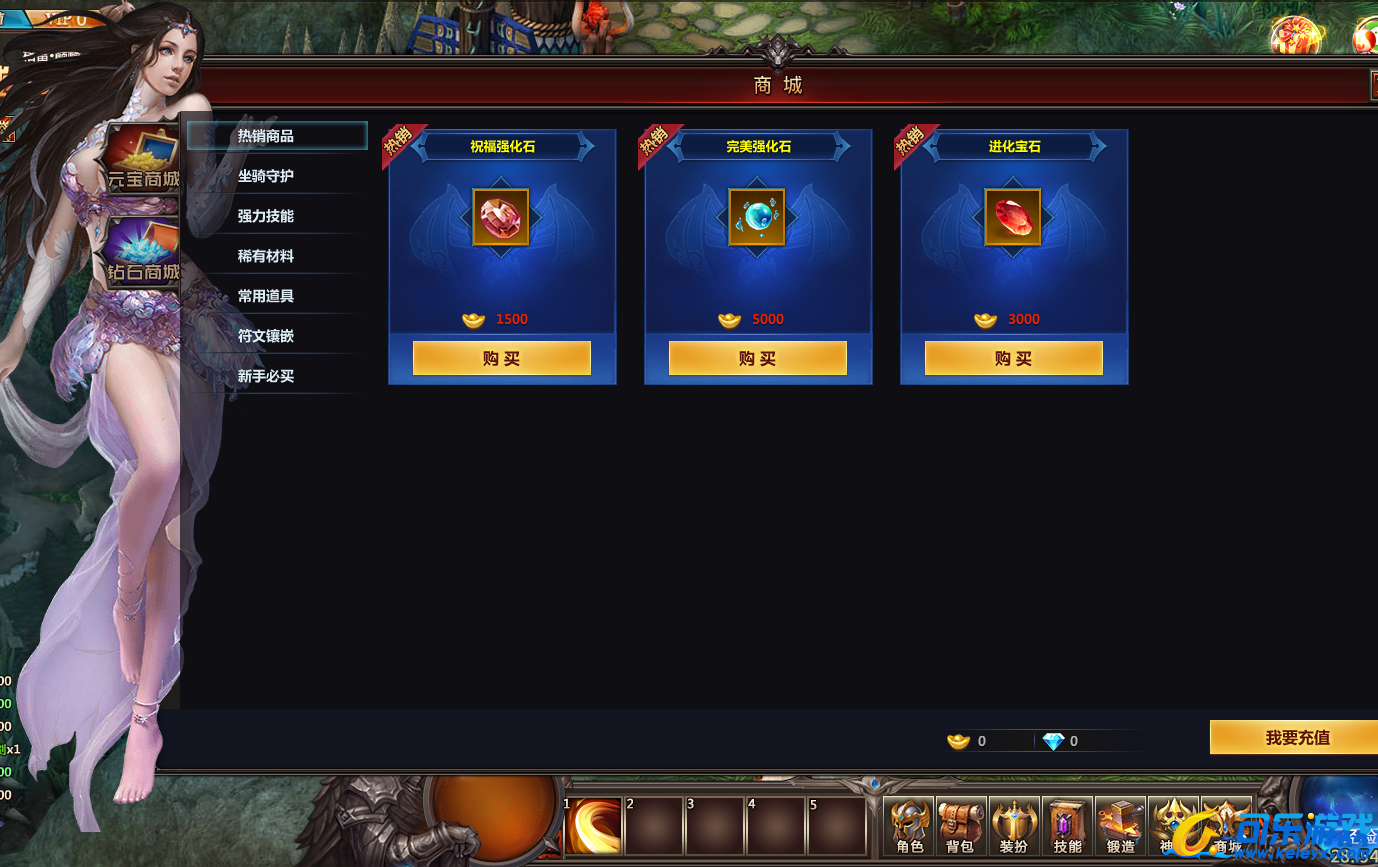Buy the 完美强化石 for 5000
1378x867 pixels.
[758, 358]
